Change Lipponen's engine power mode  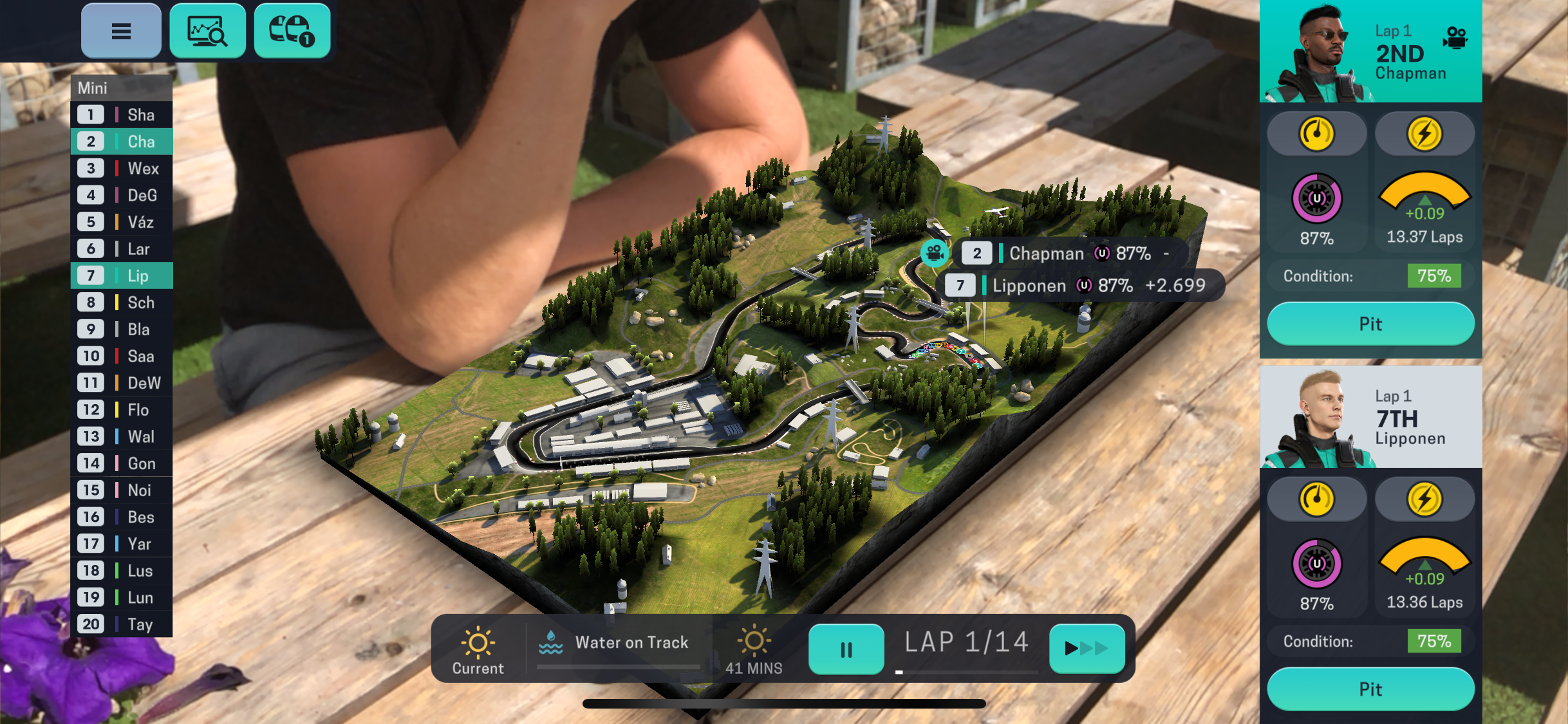click(x=1424, y=499)
